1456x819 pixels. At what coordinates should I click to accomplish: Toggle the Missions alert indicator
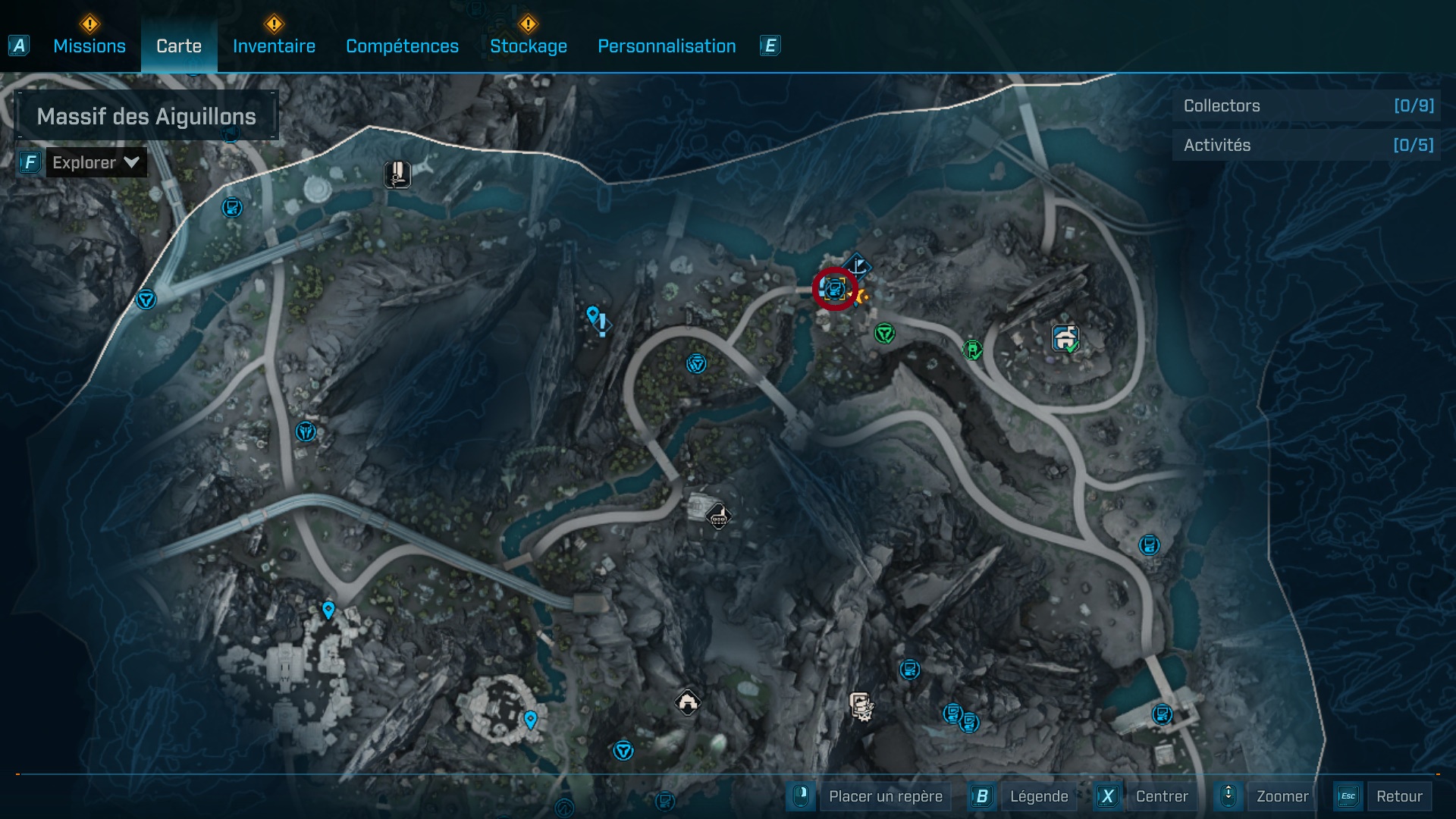point(89,25)
